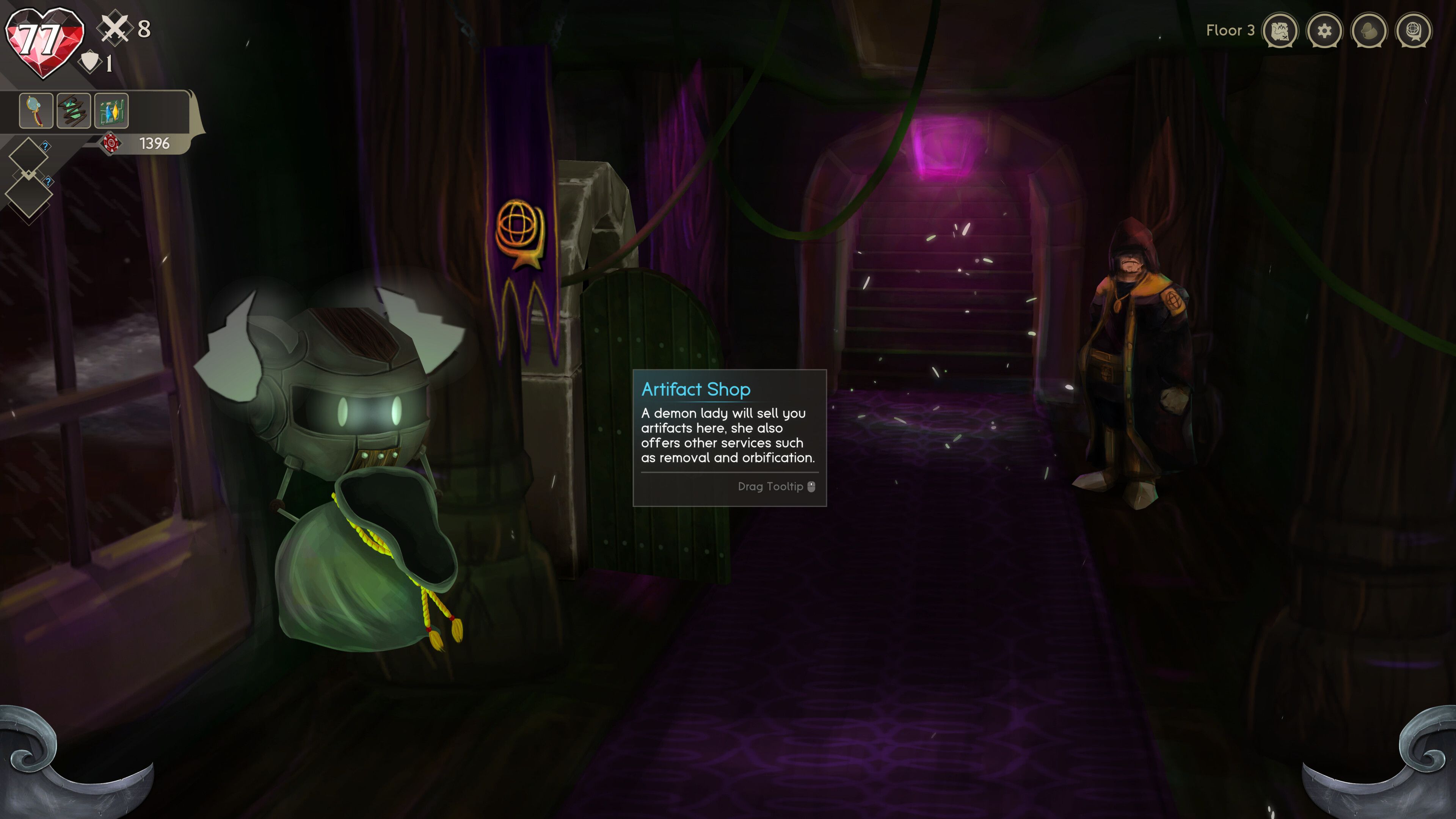This screenshot has width=1456, height=819.
Task: Open the bag inventory panel
Action: coord(1370,31)
